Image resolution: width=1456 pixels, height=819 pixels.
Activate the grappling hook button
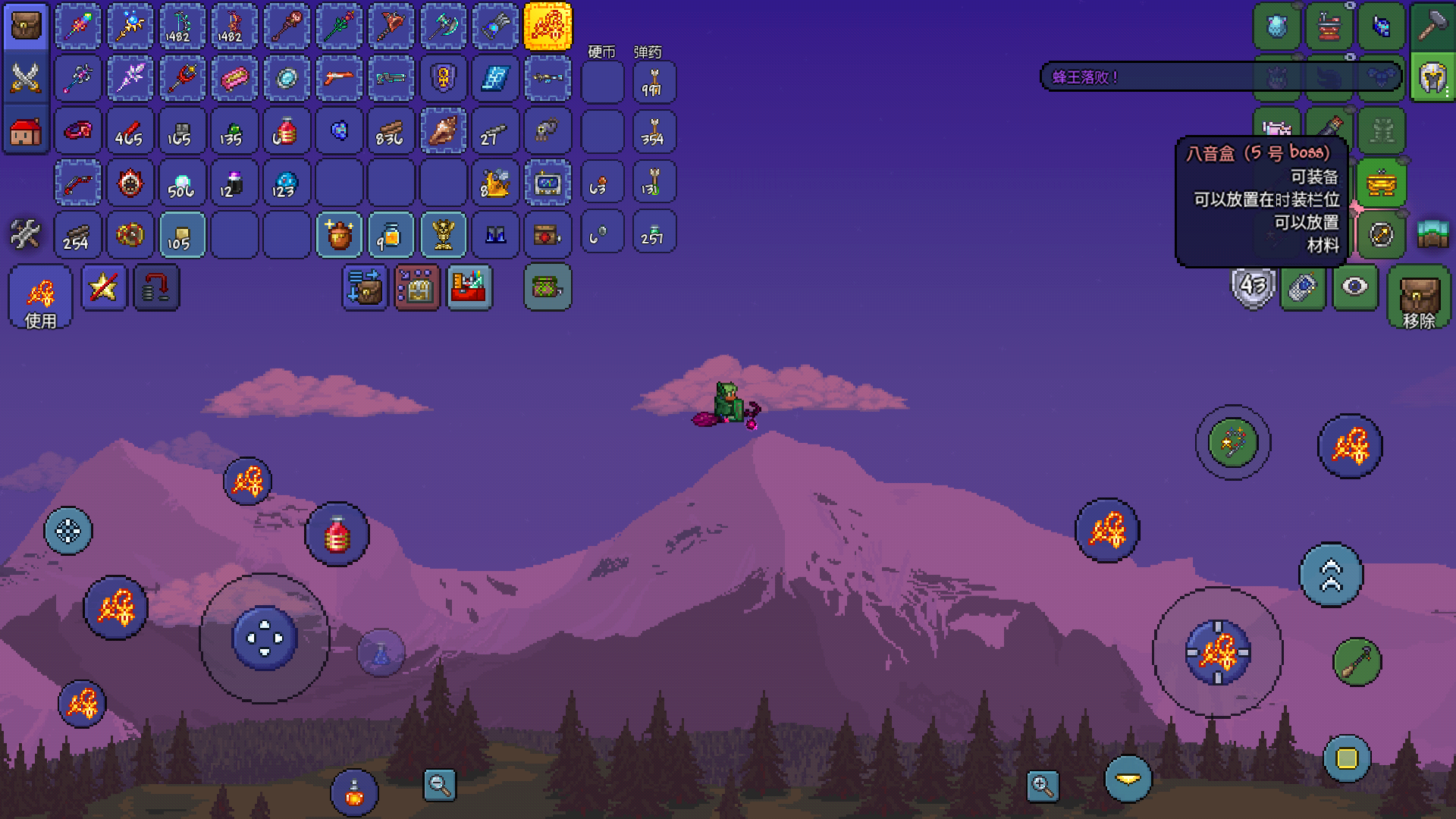[1357, 662]
